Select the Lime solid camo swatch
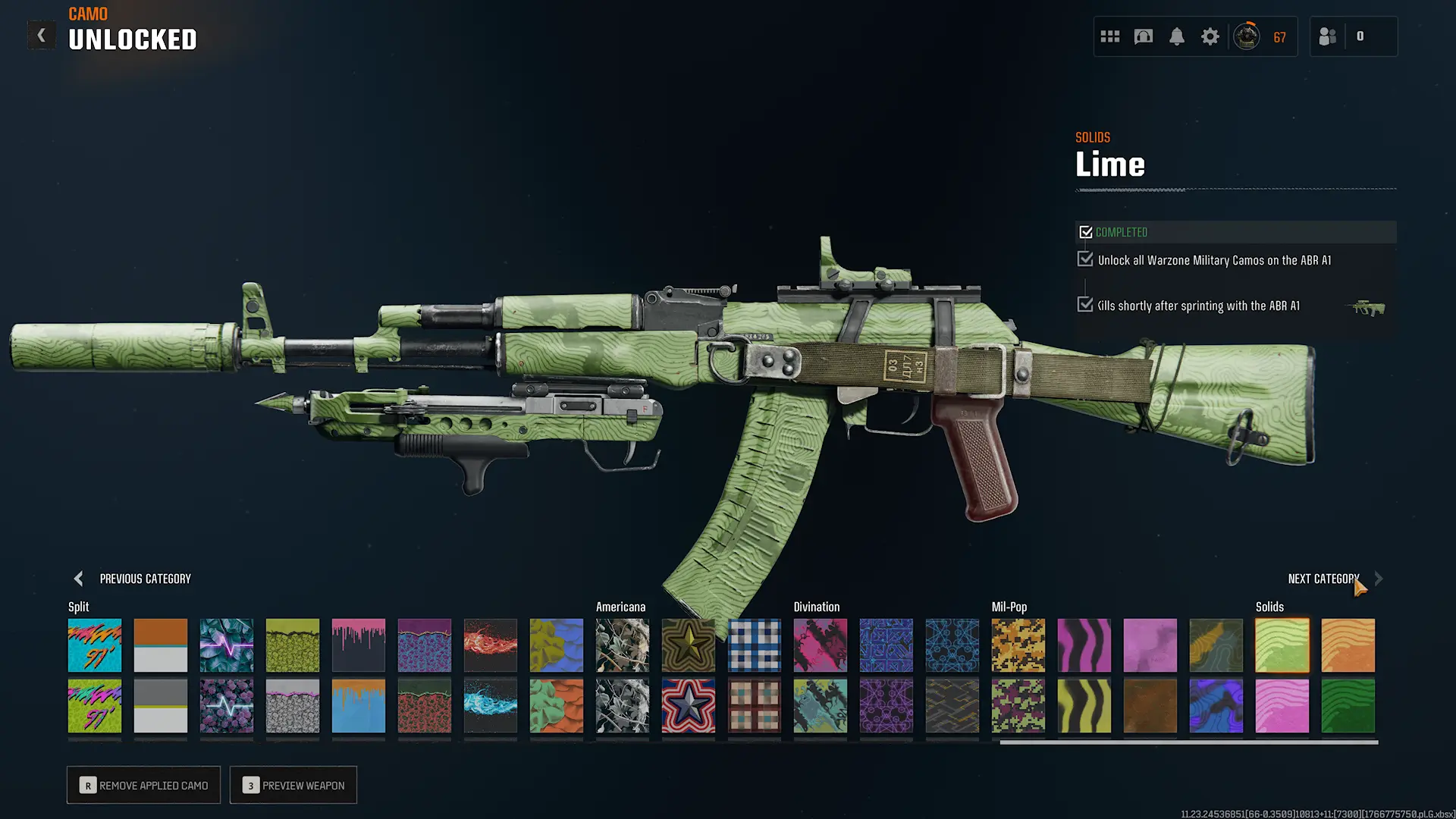Viewport: 1456px width, 819px height. 1282,645
